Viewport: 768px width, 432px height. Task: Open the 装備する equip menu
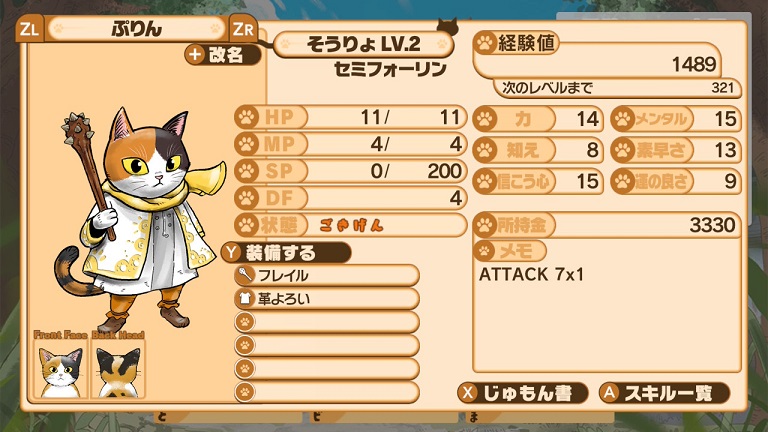(x=285, y=252)
